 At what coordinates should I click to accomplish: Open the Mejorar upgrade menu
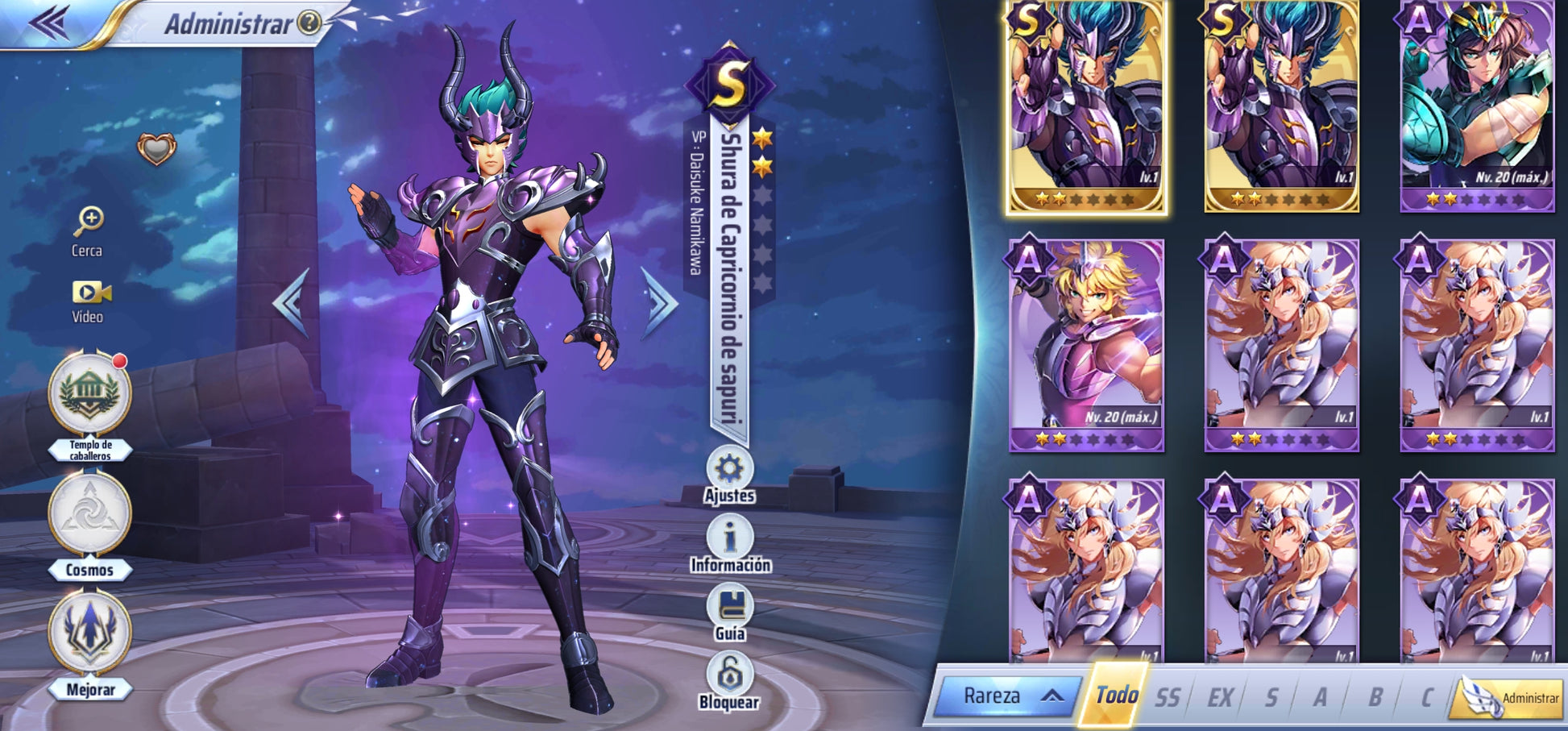[89, 635]
